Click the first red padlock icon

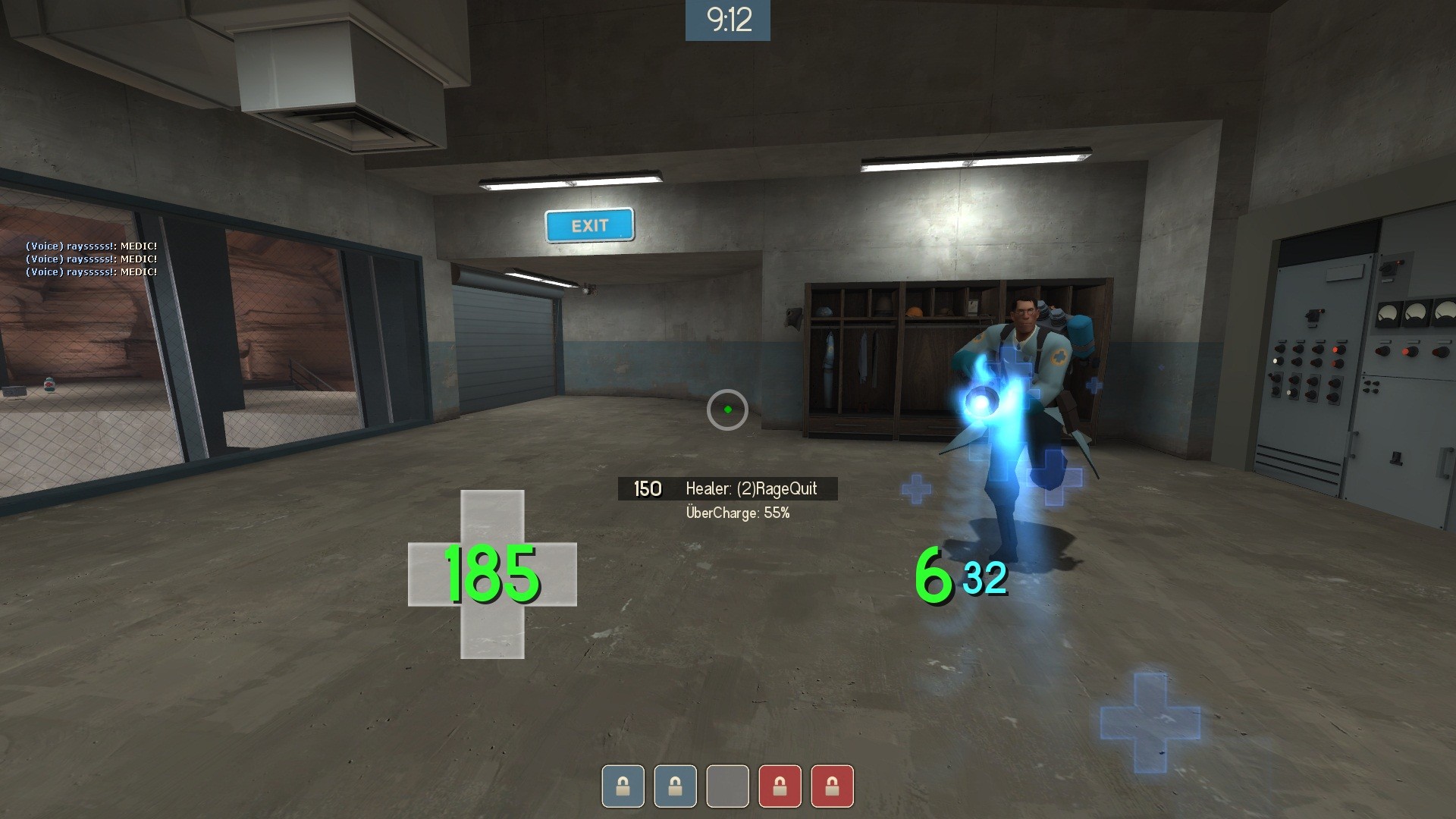point(780,786)
